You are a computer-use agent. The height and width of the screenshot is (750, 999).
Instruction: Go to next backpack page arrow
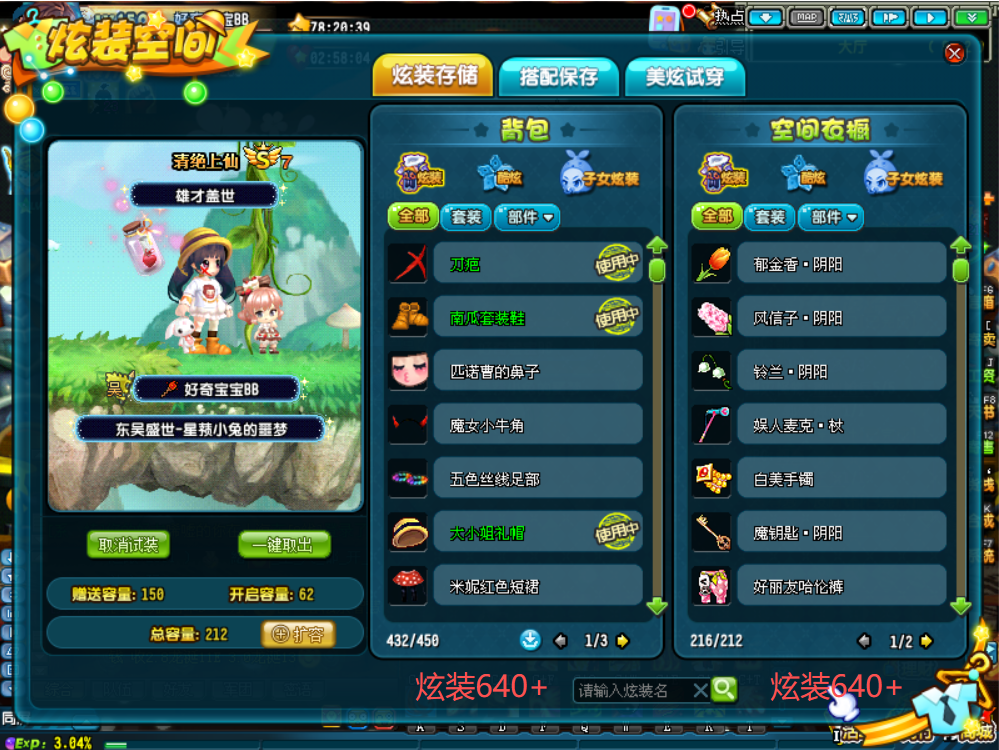pos(623,641)
